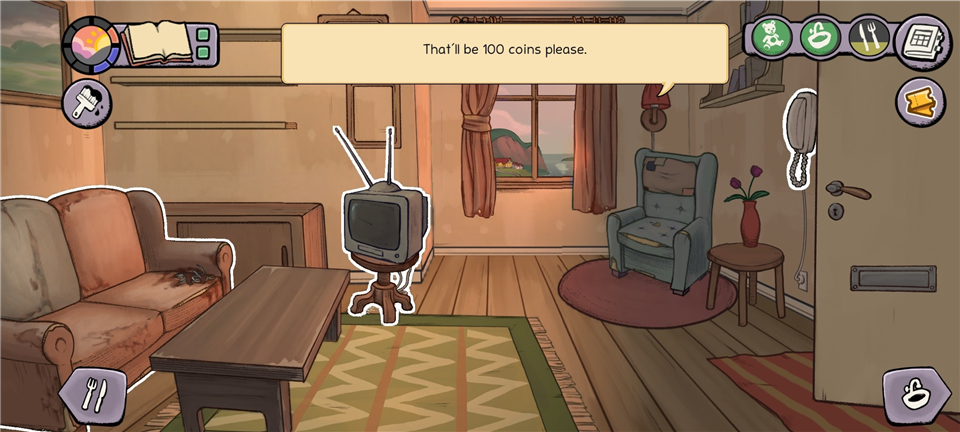Open the journal book
Image resolution: width=960 pixels, height=432 pixels.
click(156, 43)
